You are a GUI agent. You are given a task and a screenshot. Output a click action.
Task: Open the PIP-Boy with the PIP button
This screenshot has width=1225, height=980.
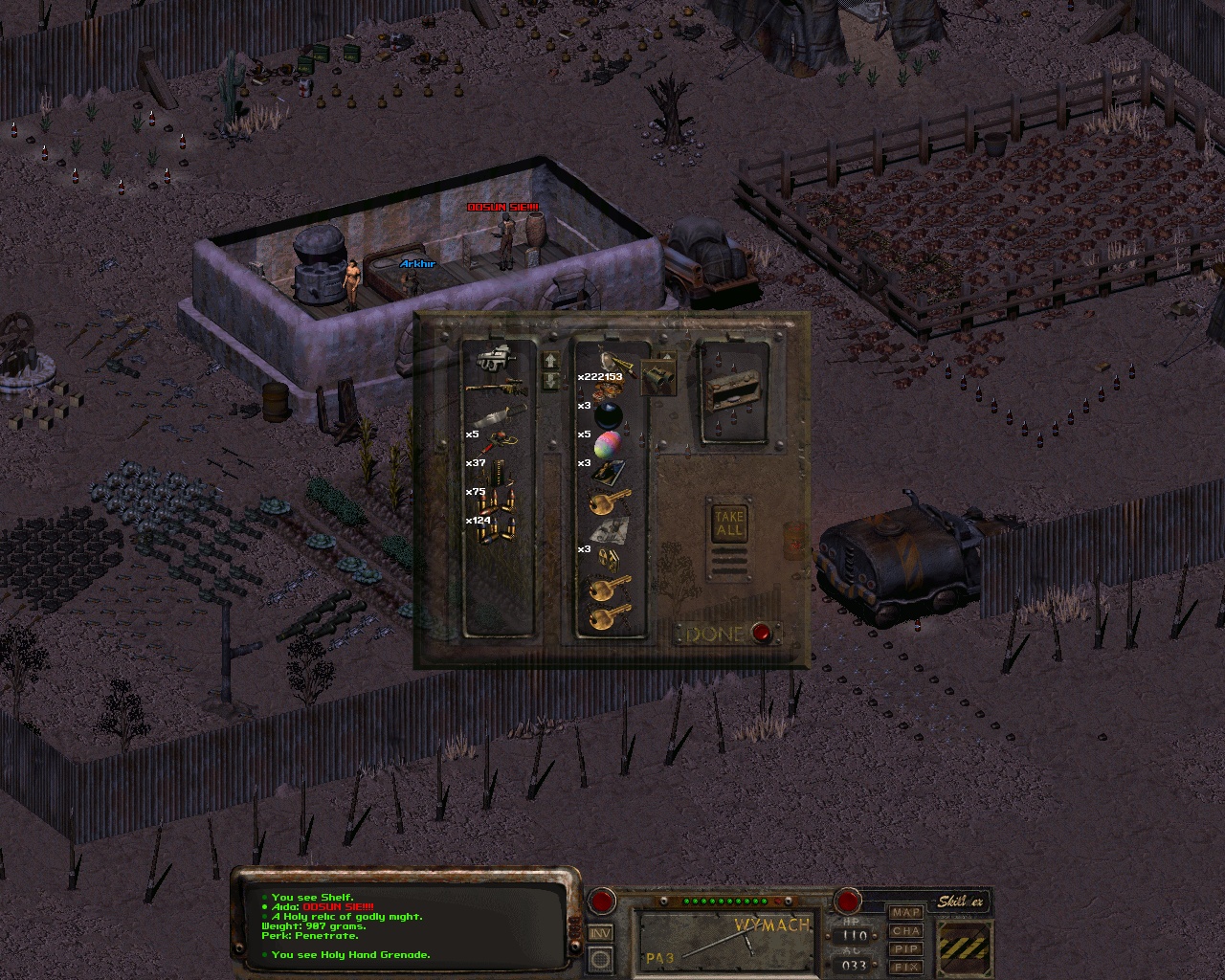point(906,949)
